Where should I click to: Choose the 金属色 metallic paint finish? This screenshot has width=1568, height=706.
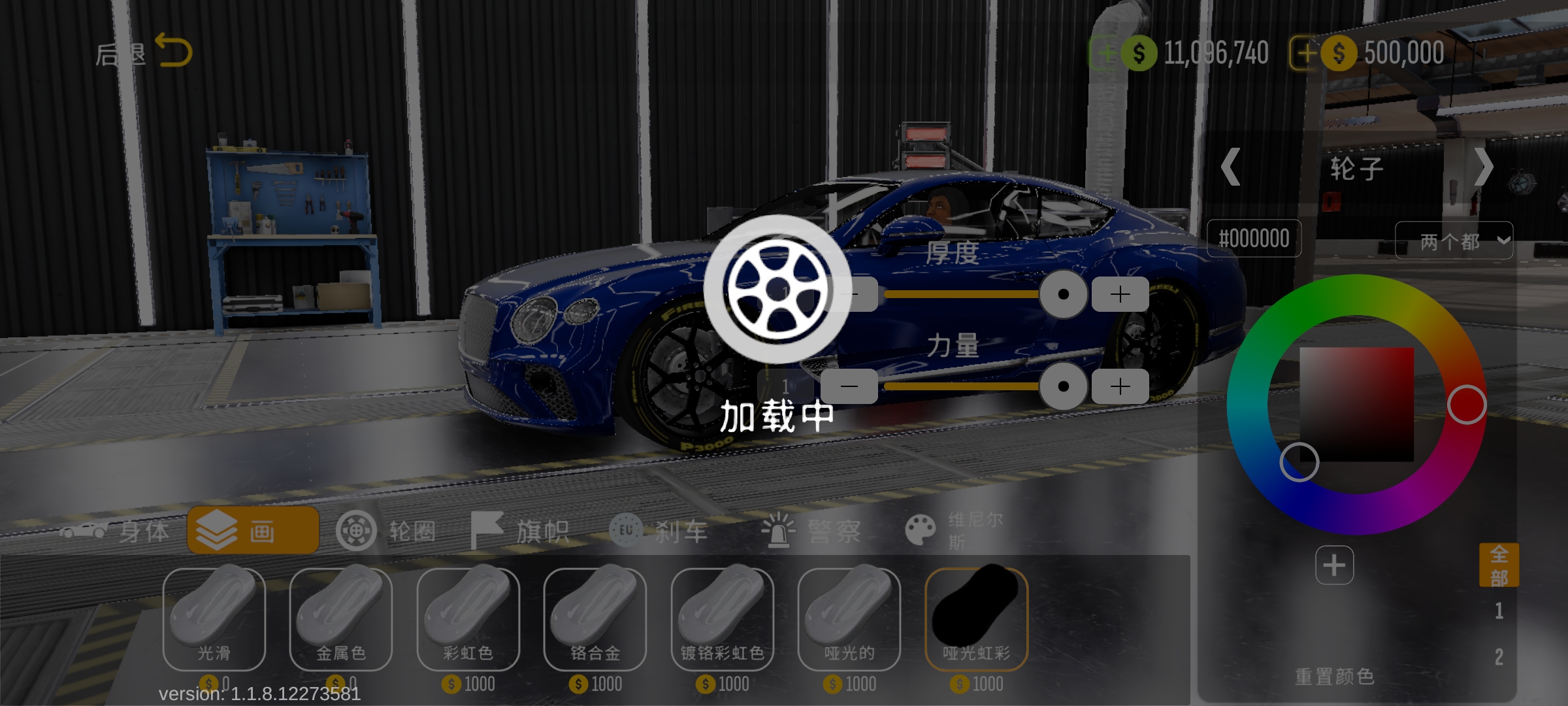point(341,618)
